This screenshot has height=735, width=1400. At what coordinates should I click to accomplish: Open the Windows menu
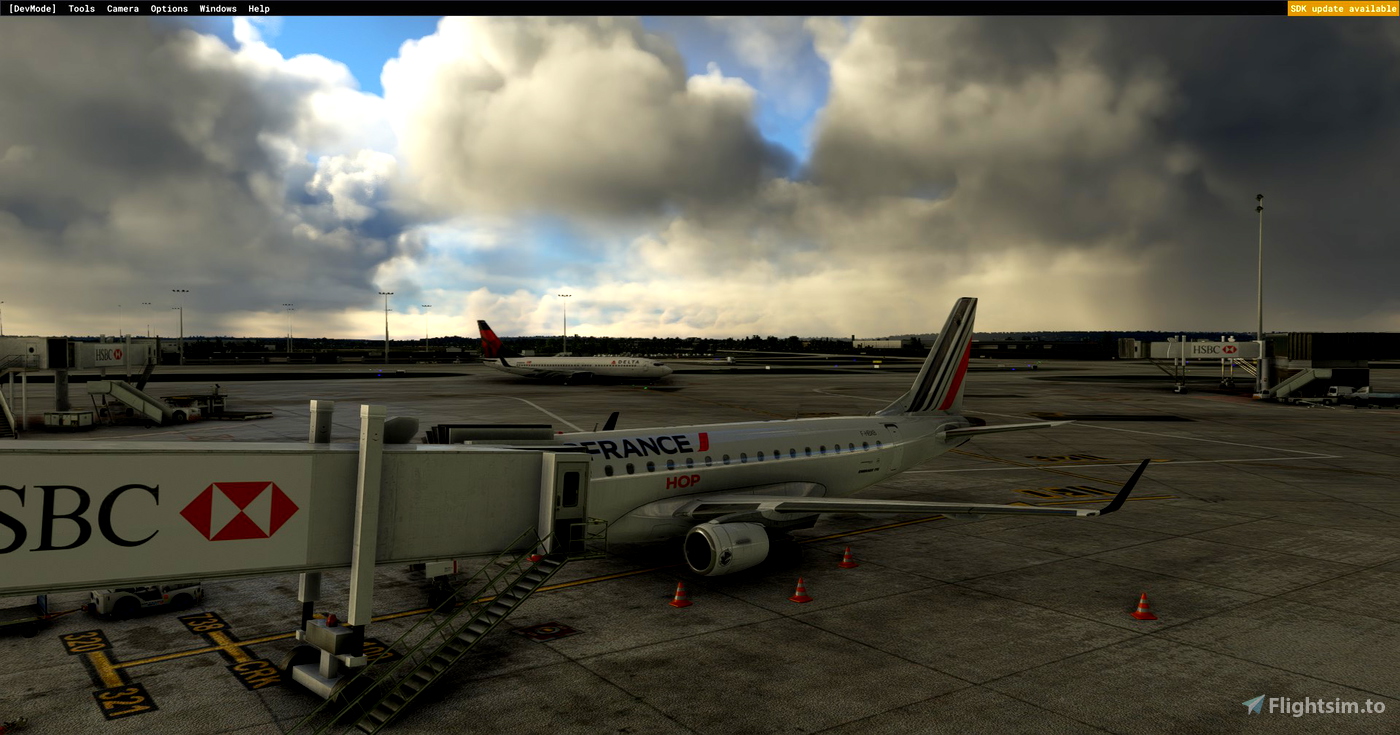click(216, 8)
